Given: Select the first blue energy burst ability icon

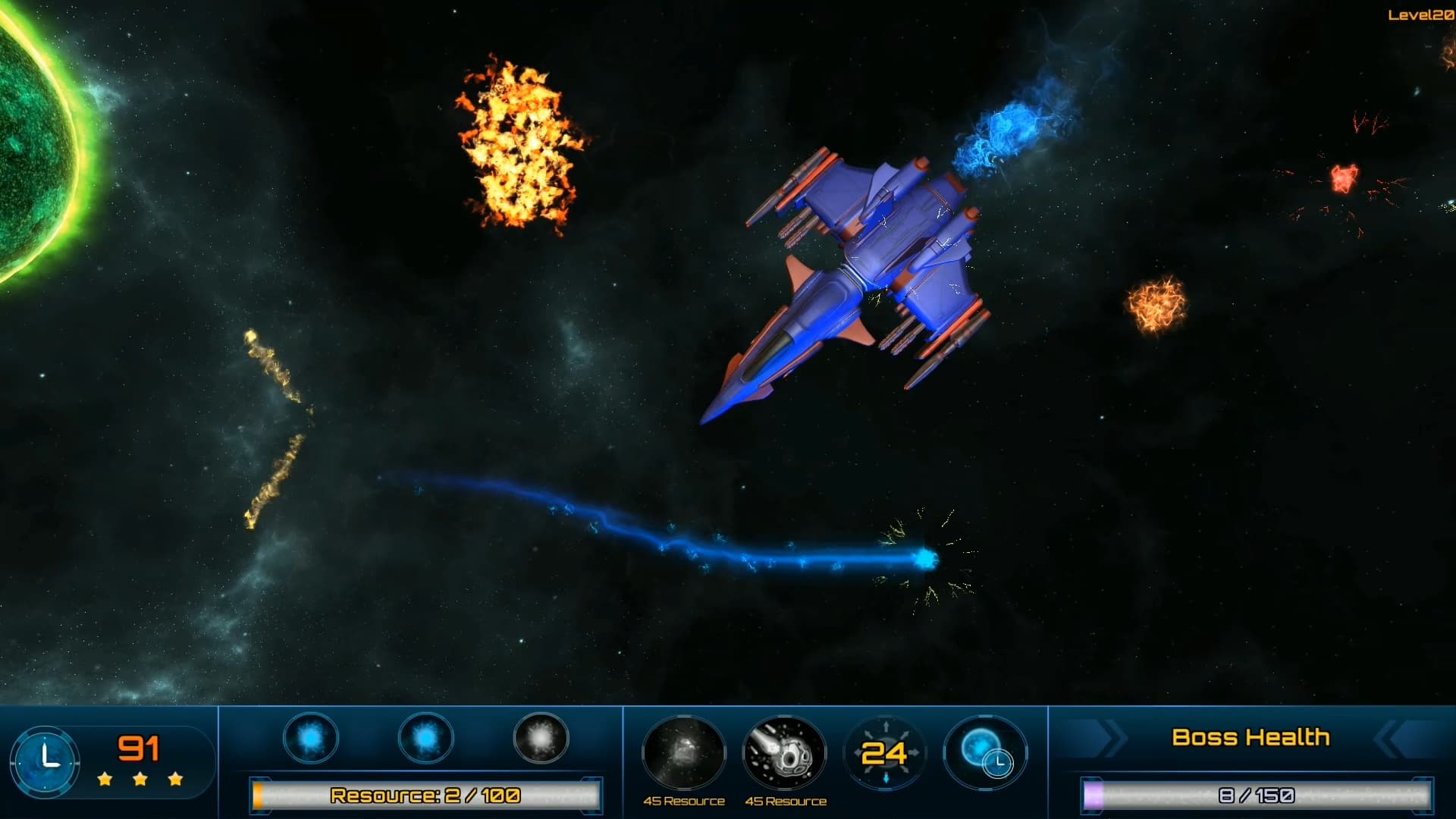Looking at the screenshot, I should pyautogui.click(x=311, y=739).
